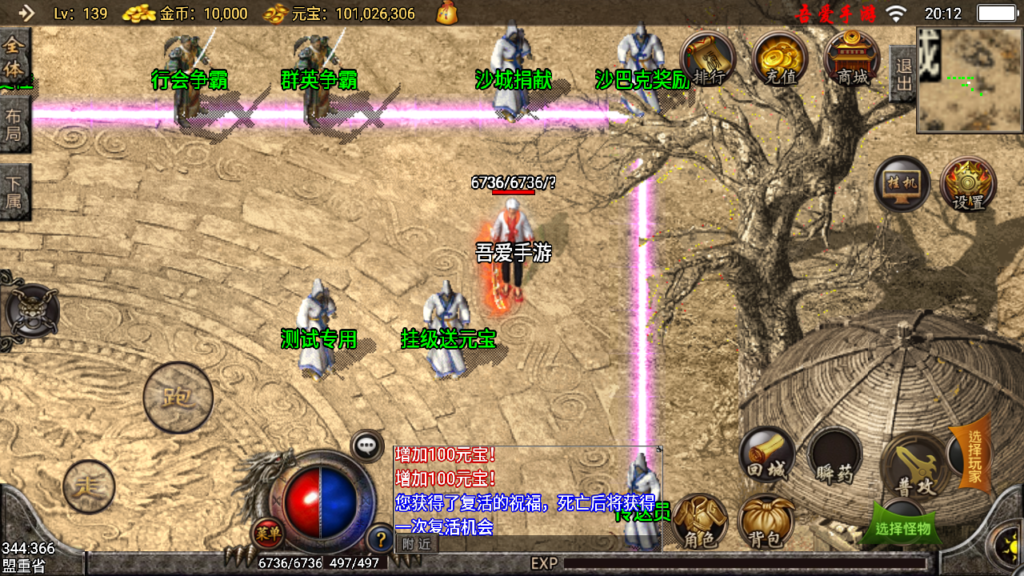The width and height of the screenshot is (1024, 576).
Task: Select the 全体 all-units button
Action: (x=13, y=57)
